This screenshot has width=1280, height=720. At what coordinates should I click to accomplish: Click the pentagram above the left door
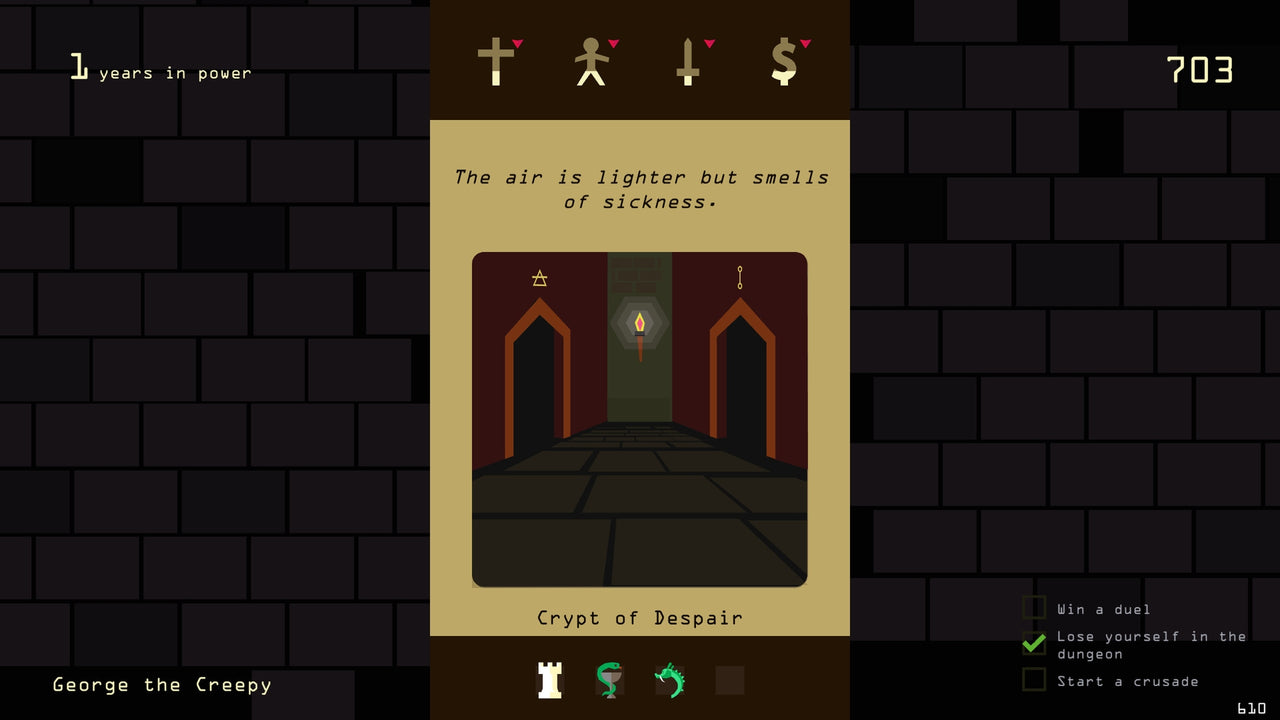(x=539, y=278)
